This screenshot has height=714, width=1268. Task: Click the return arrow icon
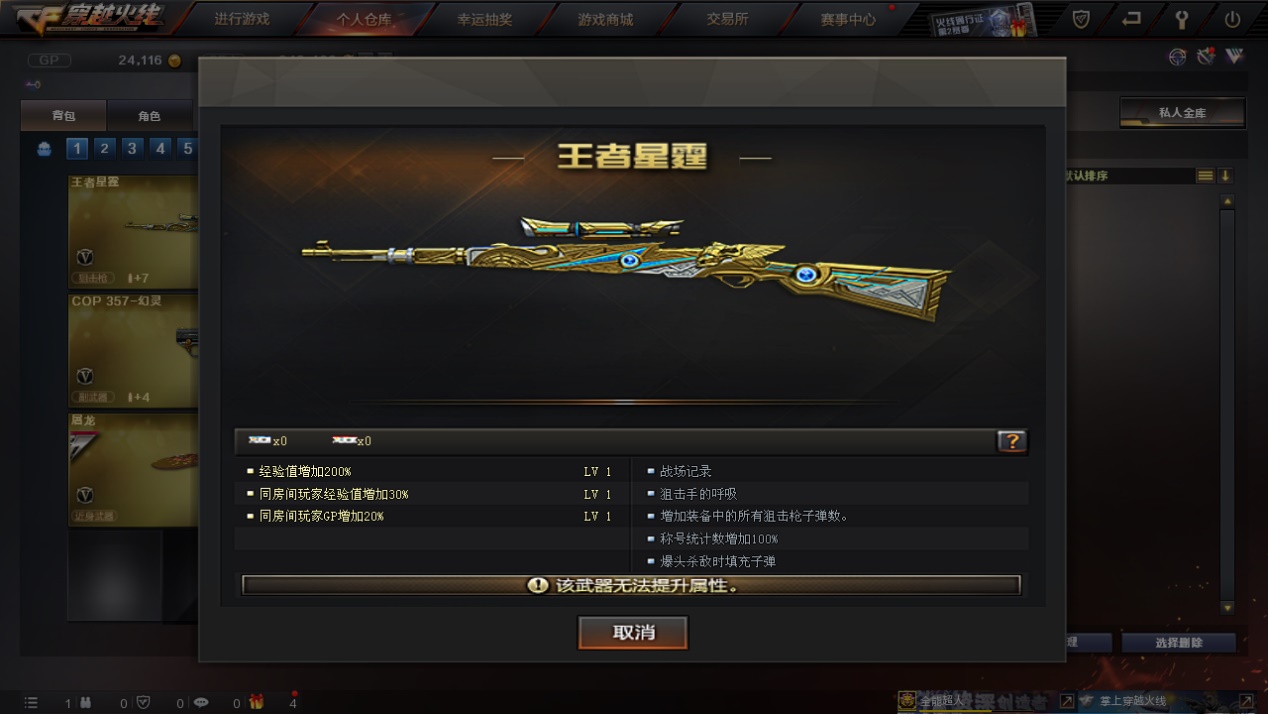1131,19
